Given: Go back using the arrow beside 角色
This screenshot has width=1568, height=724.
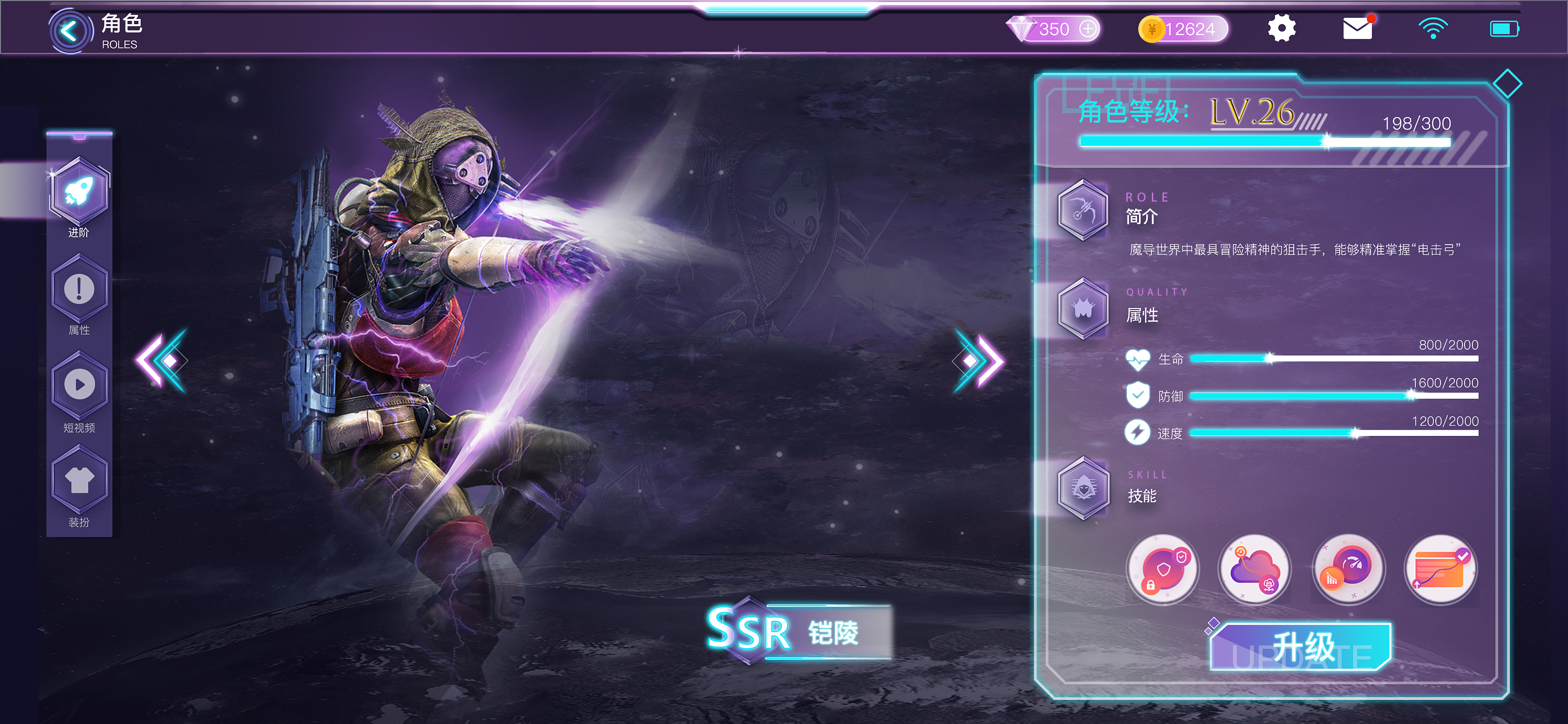Looking at the screenshot, I should (70, 30).
